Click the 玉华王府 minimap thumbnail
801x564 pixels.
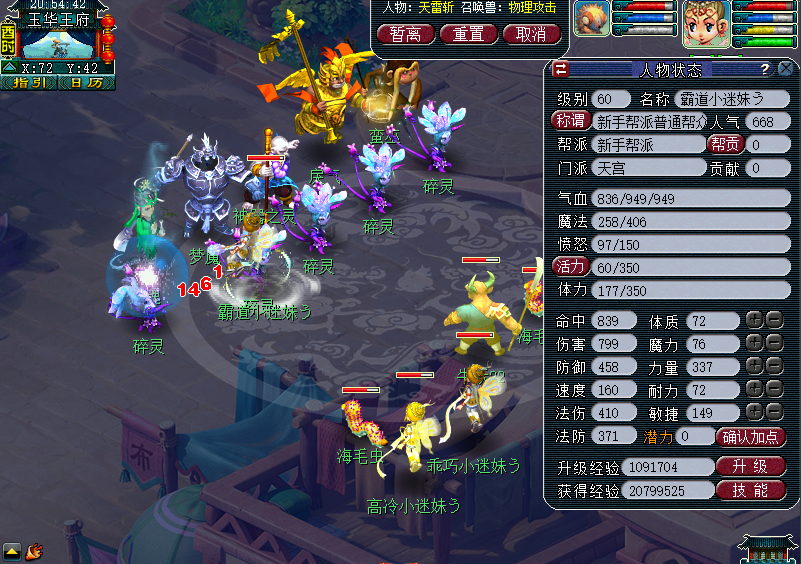(x=57, y=41)
